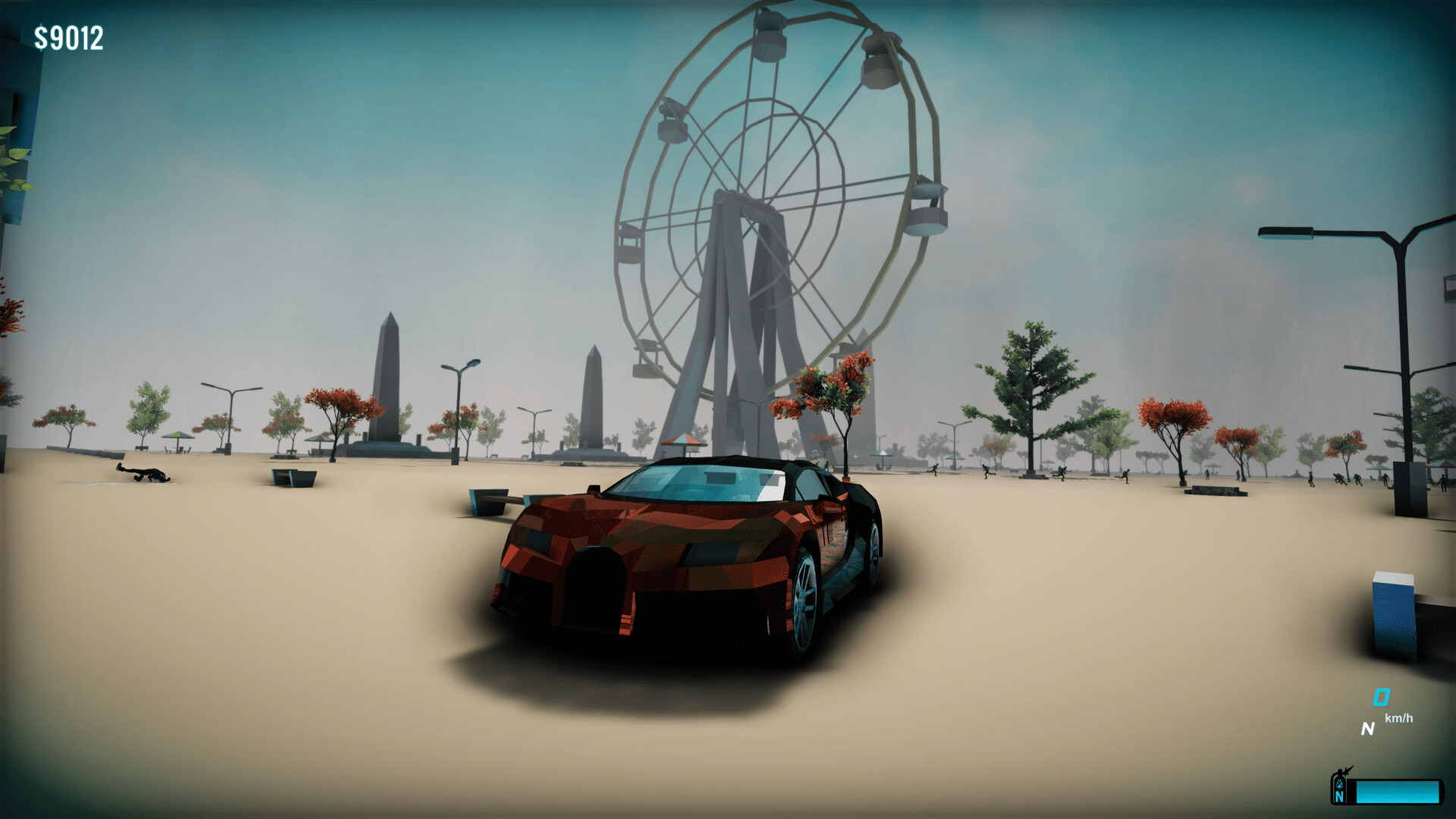Click the white gear indicator N
Image resolution: width=1456 pixels, height=819 pixels.
[x=1369, y=729]
